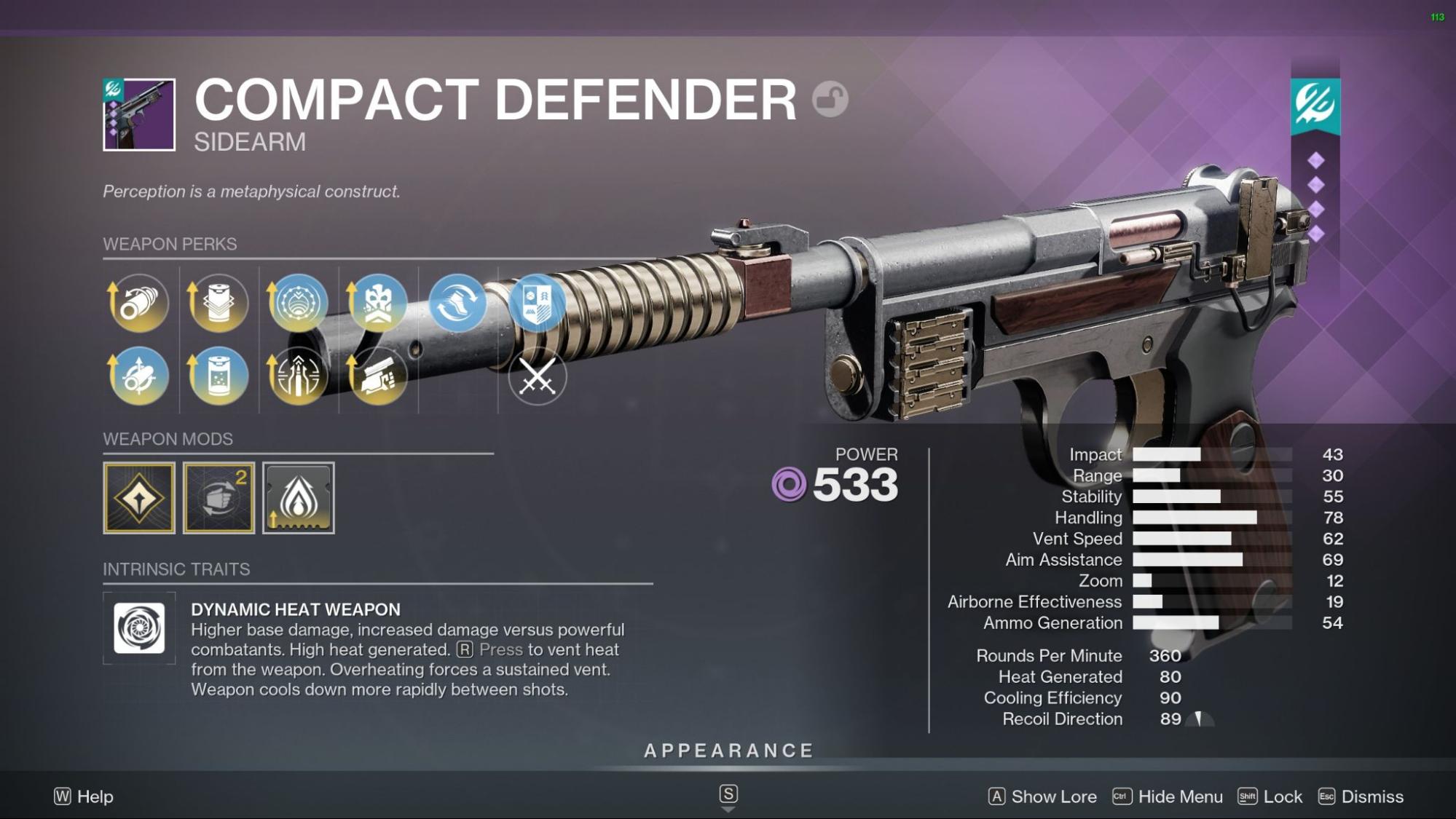The width and height of the screenshot is (1456, 819).
Task: Open the flame weapon mod slot
Action: [299, 498]
